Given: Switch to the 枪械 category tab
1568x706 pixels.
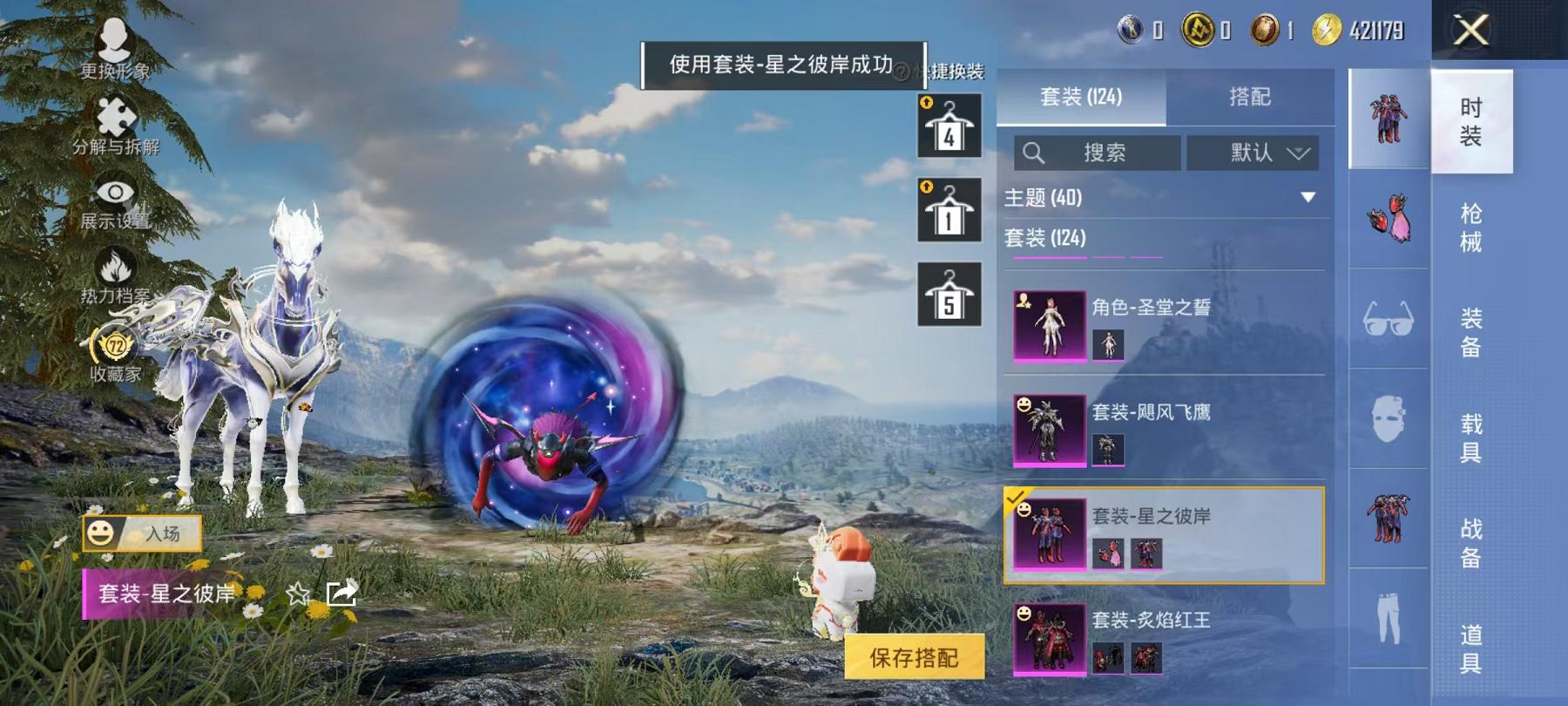Looking at the screenshot, I should [x=1472, y=228].
